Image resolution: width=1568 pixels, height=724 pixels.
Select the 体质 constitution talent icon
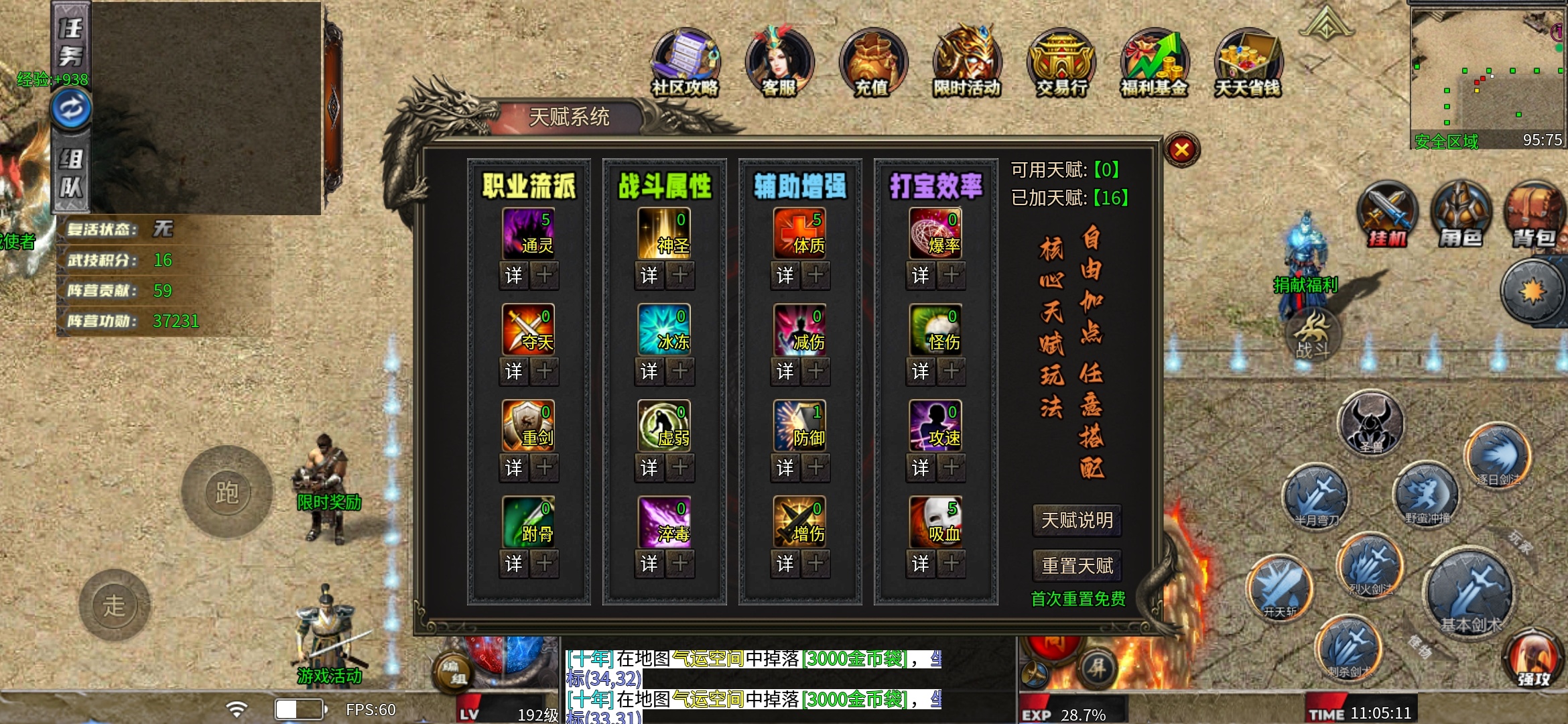tap(799, 233)
